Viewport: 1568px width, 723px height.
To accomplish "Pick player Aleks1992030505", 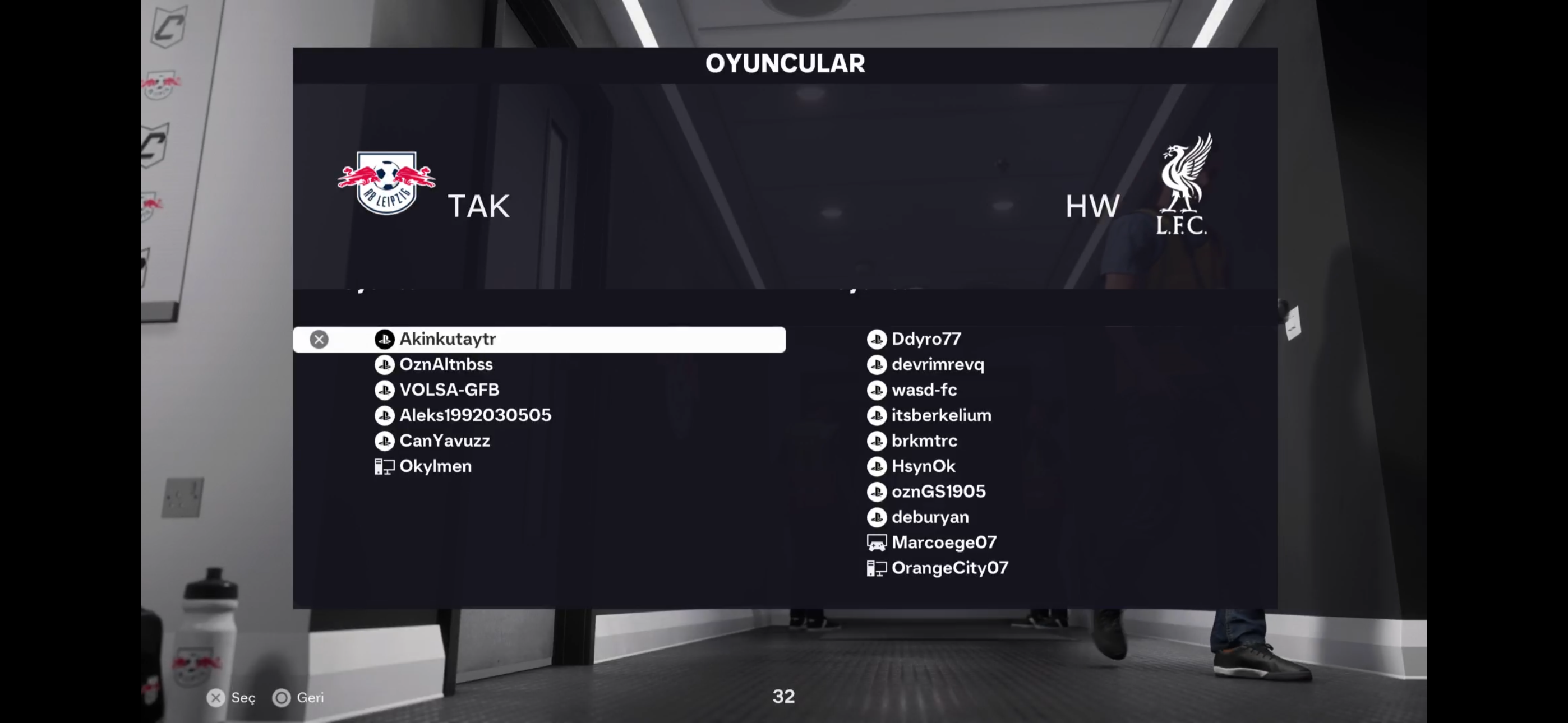I will [x=475, y=415].
